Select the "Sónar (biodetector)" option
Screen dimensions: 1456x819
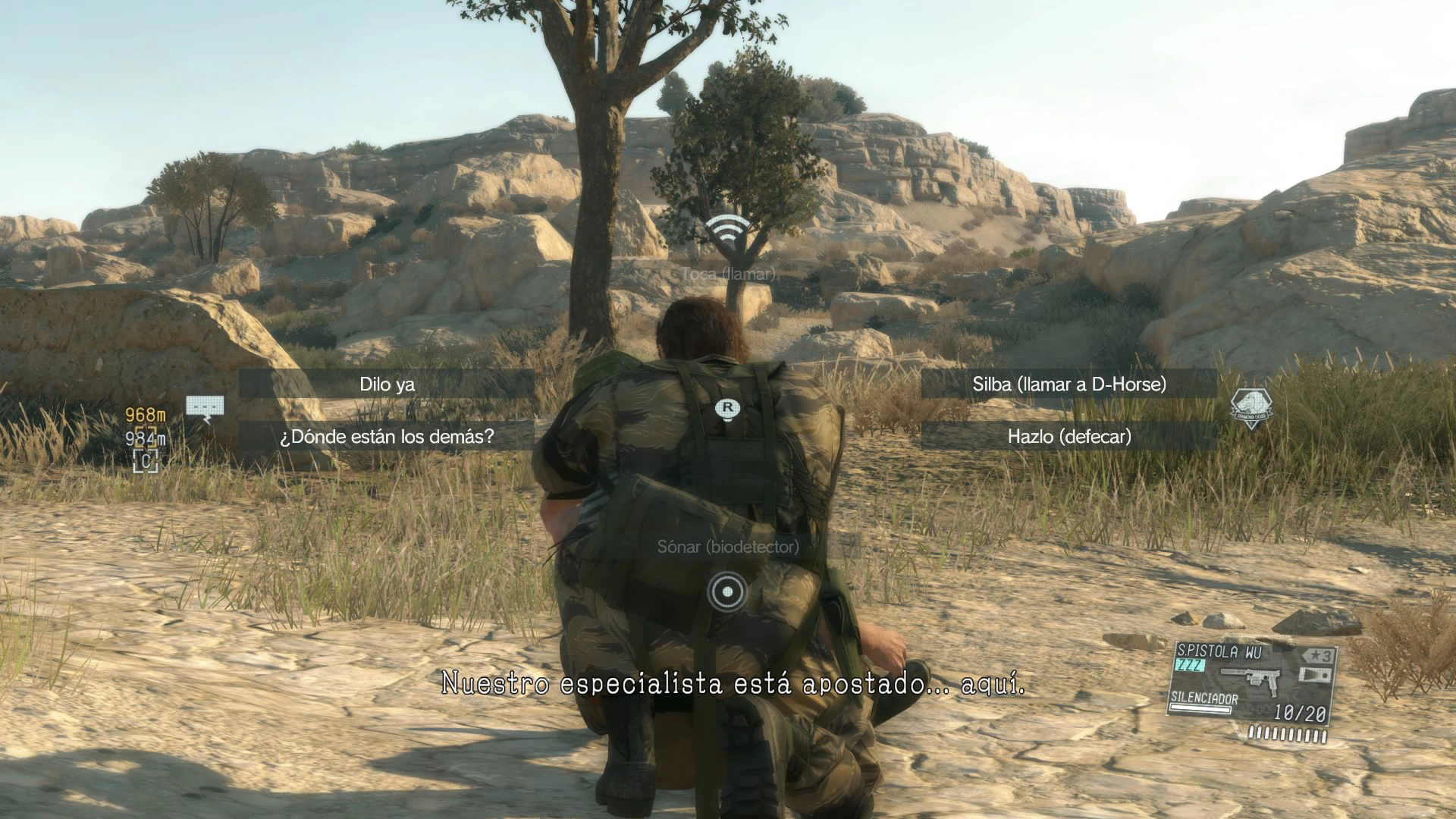point(728,547)
